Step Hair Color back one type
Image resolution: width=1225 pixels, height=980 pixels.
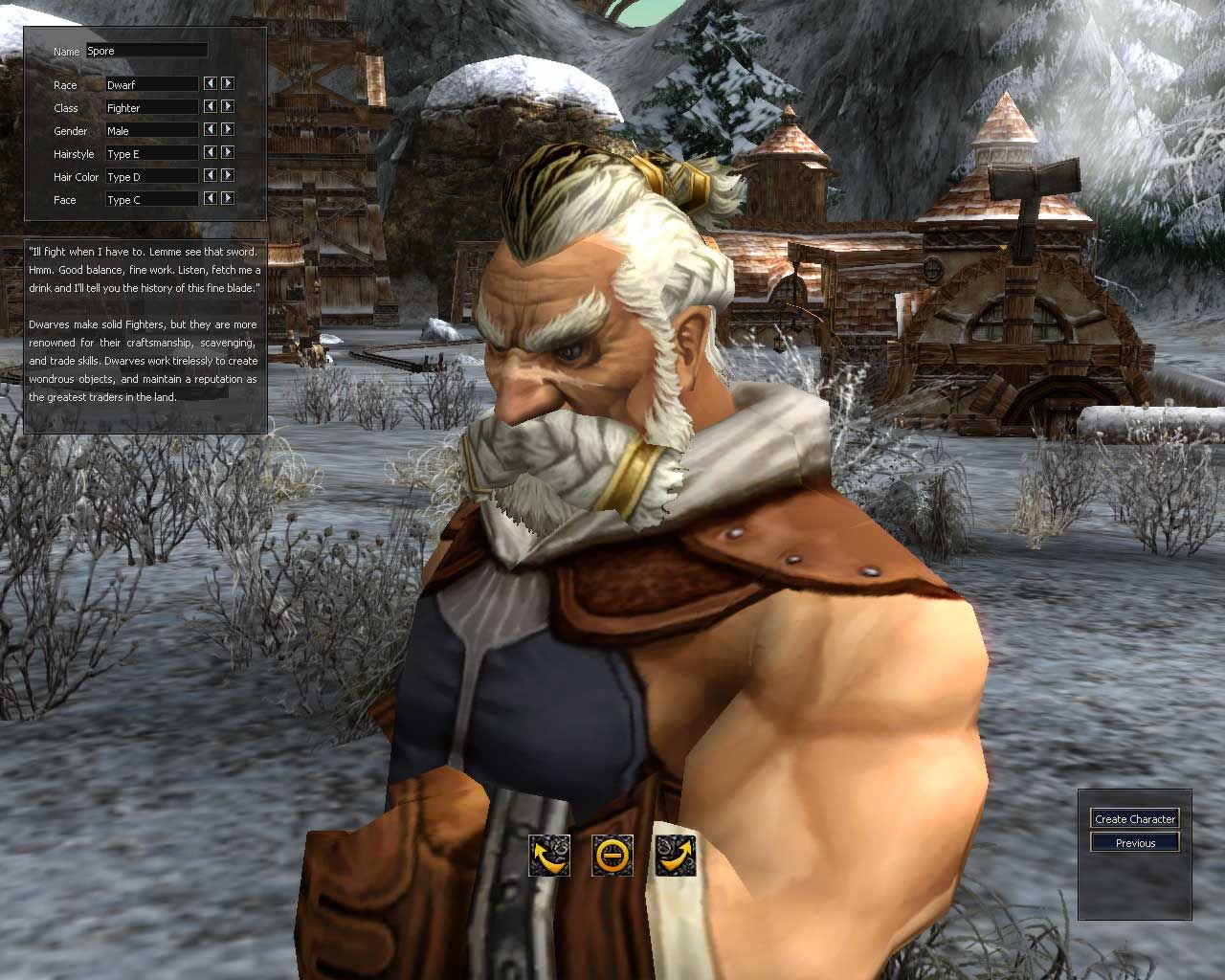click(209, 175)
